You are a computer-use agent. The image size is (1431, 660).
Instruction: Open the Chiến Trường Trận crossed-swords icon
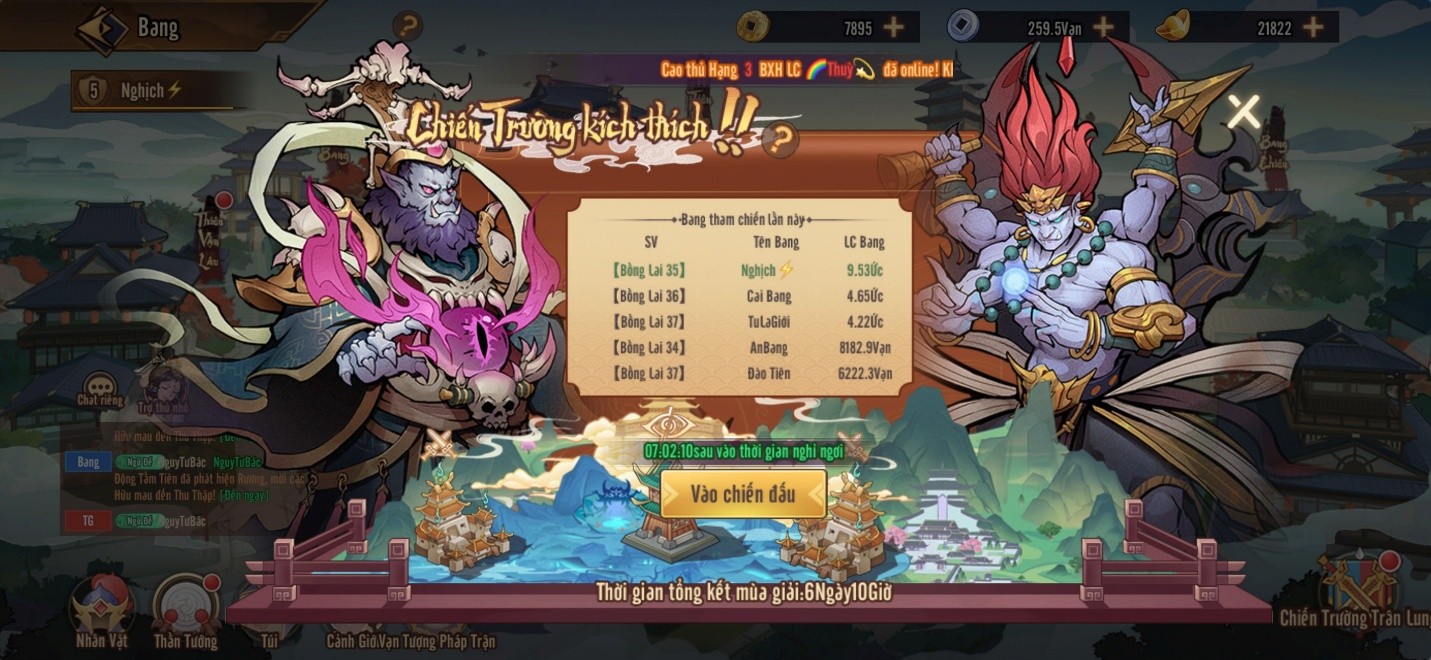point(1358,583)
